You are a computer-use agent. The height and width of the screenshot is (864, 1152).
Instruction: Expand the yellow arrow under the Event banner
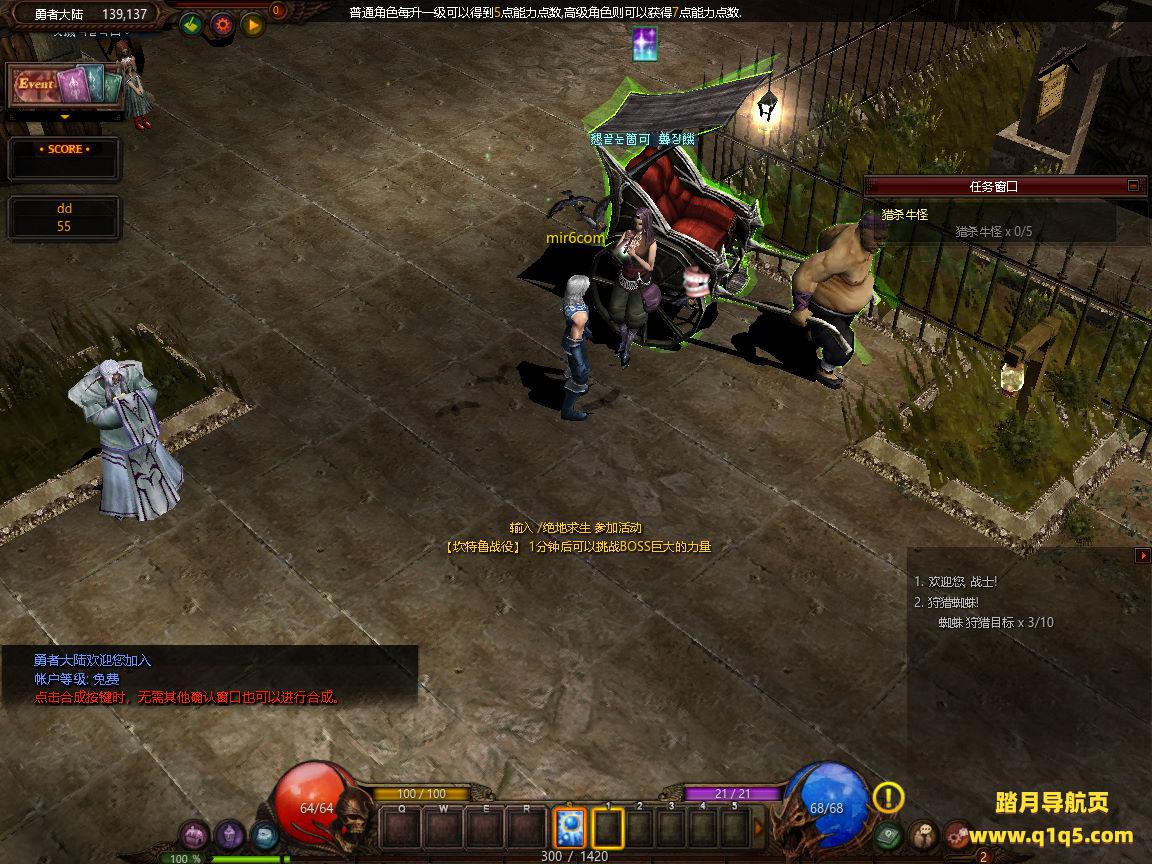[x=65, y=117]
